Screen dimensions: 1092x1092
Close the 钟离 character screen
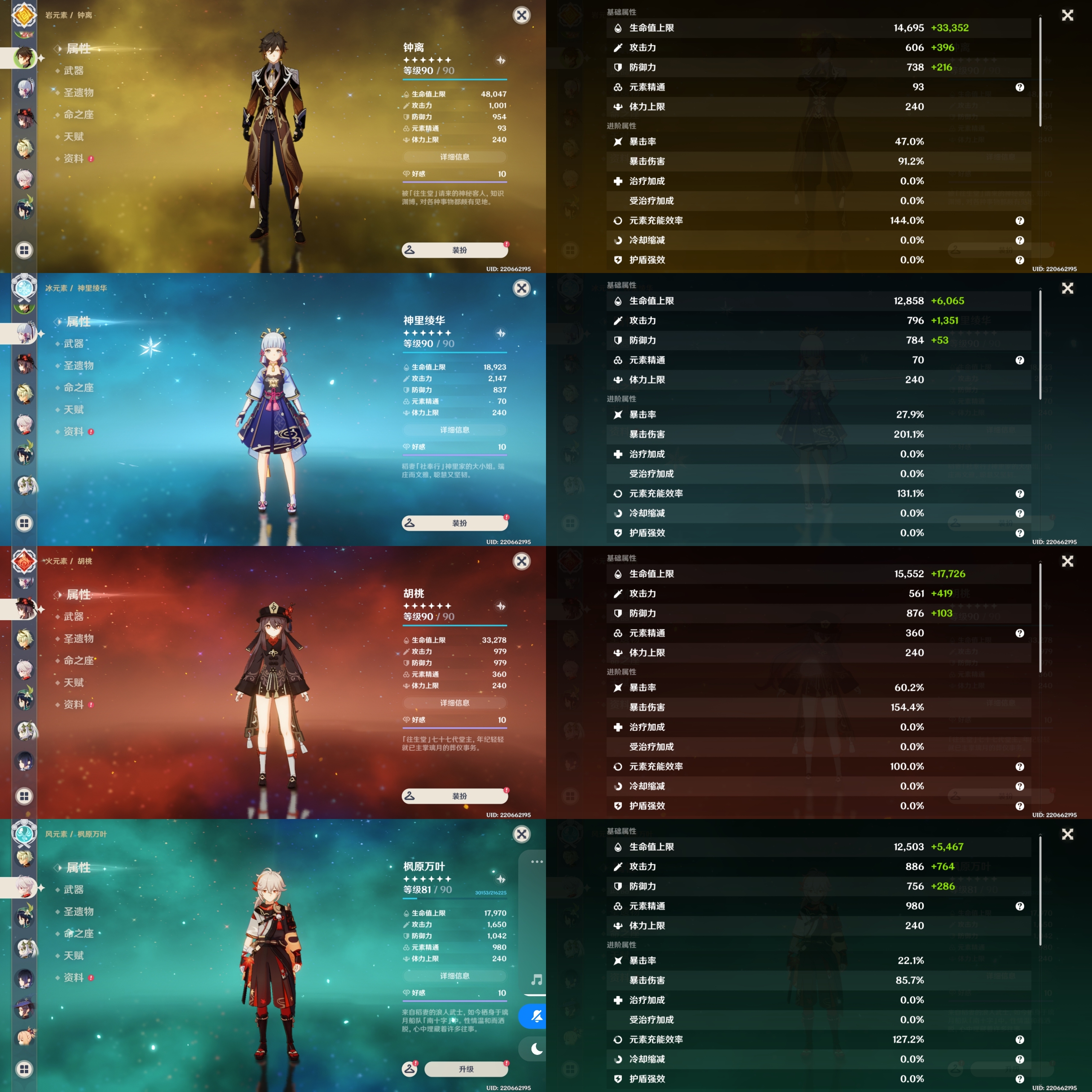(521, 15)
